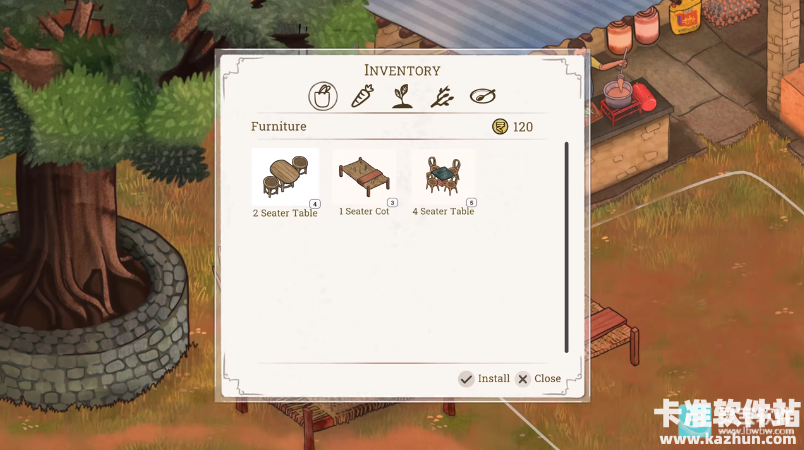Pick the 4 Seater Table item

coord(444,178)
